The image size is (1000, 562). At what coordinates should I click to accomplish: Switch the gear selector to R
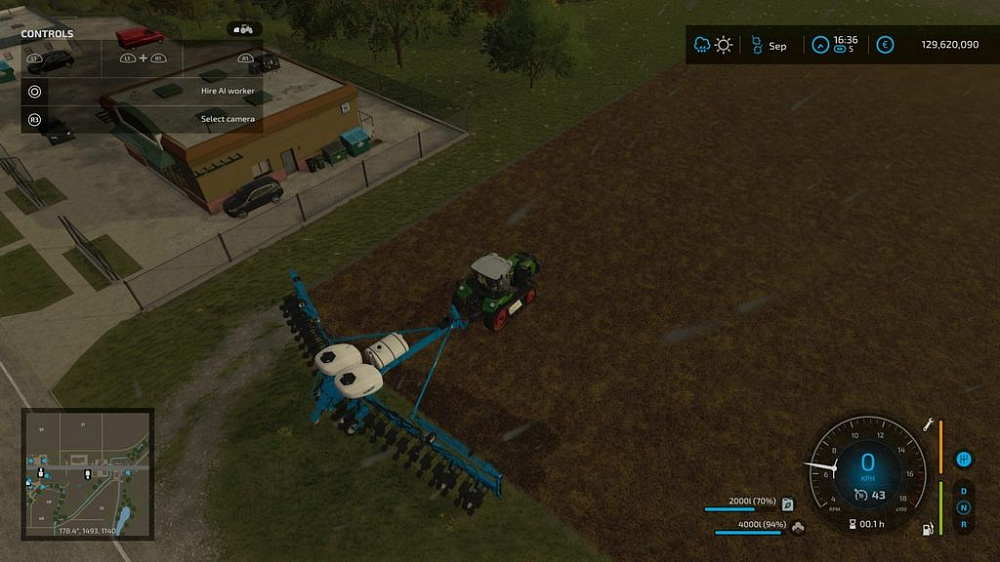click(x=963, y=523)
